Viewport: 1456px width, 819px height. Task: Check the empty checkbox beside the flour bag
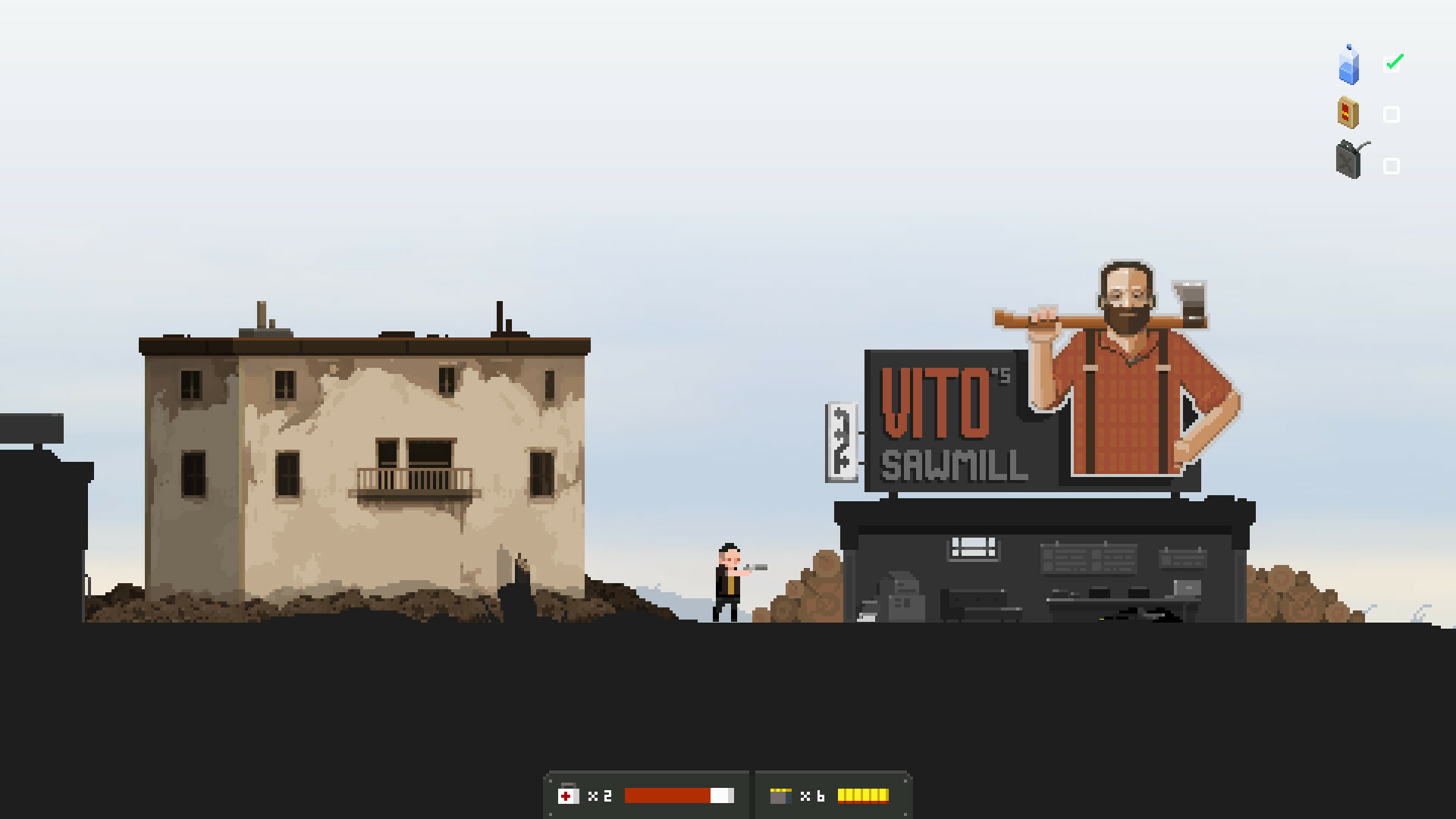tap(1392, 114)
